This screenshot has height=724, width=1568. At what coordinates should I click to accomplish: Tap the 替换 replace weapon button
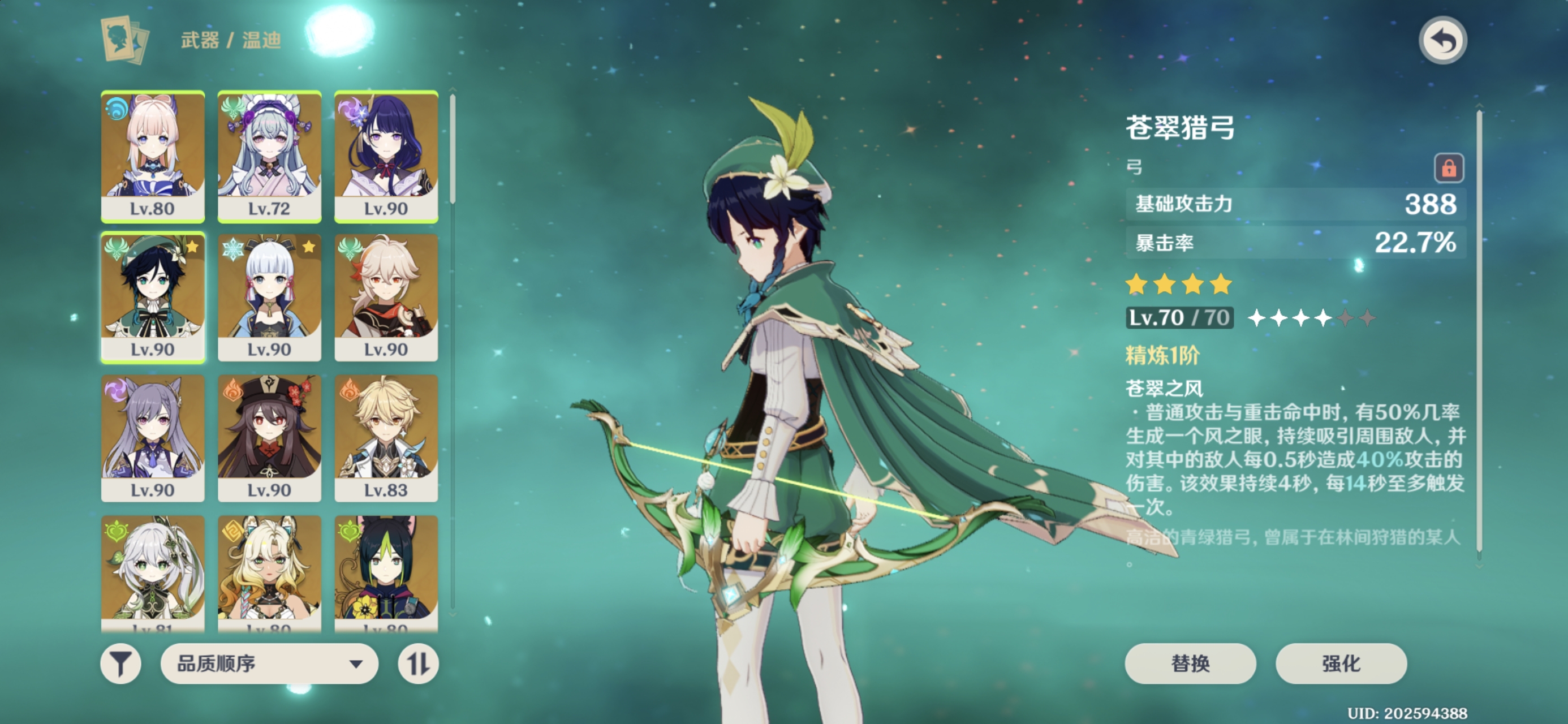[x=1190, y=663]
